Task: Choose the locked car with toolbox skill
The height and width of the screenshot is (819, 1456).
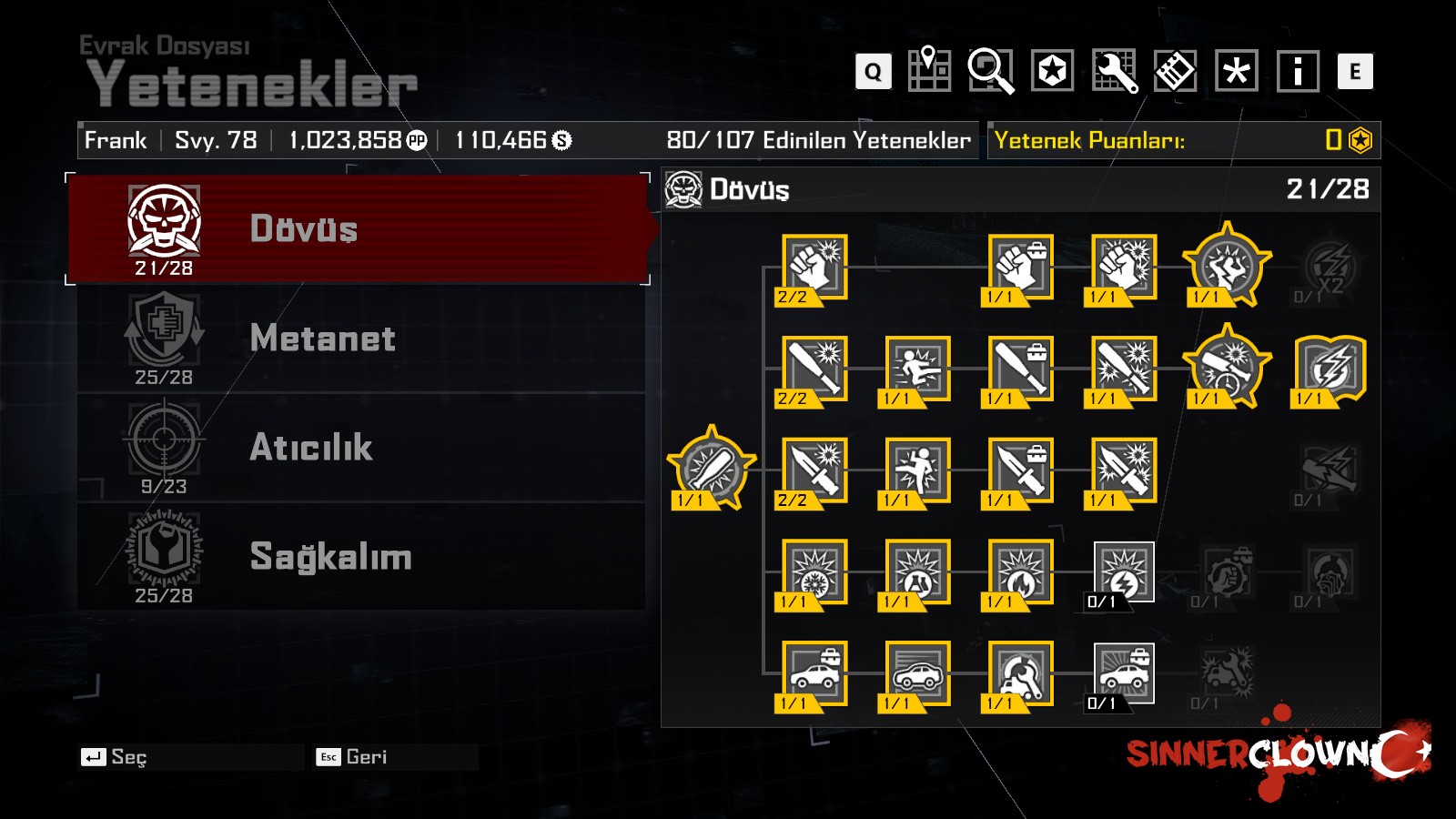Action: 1124,673
